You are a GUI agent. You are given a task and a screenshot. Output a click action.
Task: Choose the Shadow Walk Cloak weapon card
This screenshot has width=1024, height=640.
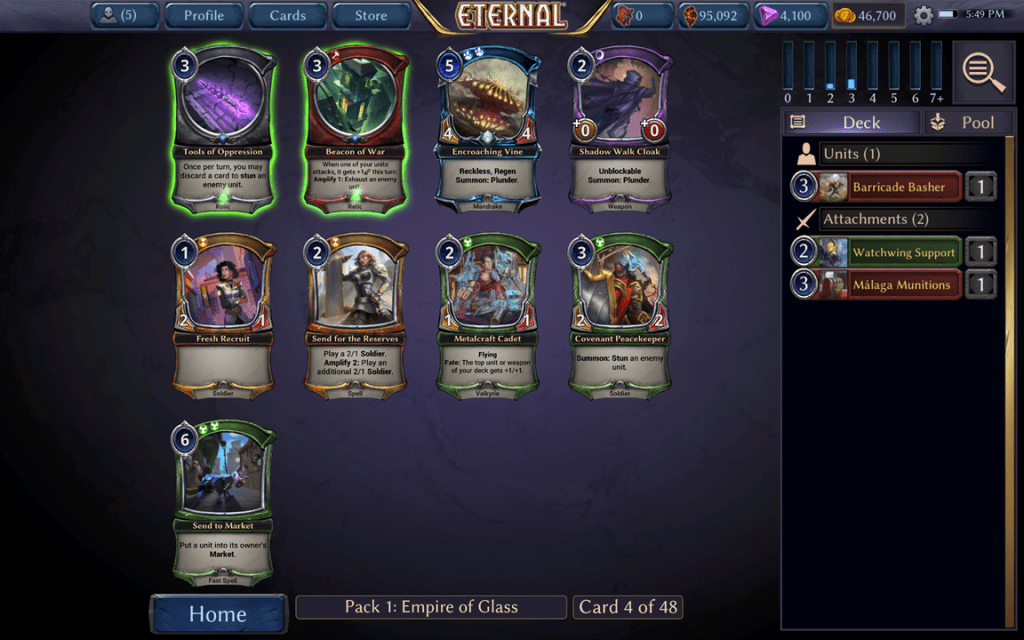point(620,130)
